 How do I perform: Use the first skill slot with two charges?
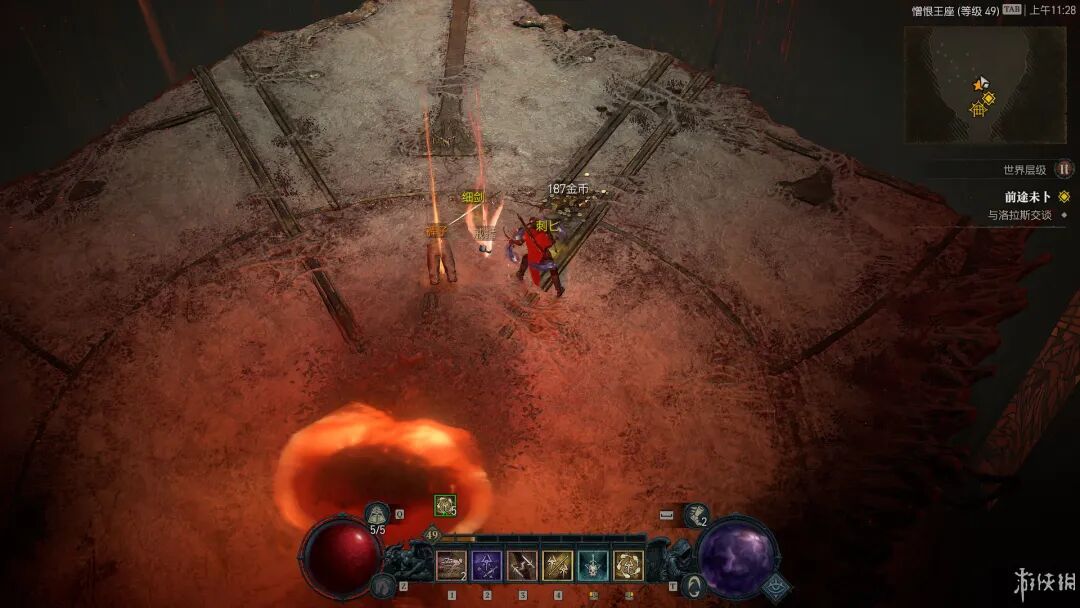pos(451,566)
